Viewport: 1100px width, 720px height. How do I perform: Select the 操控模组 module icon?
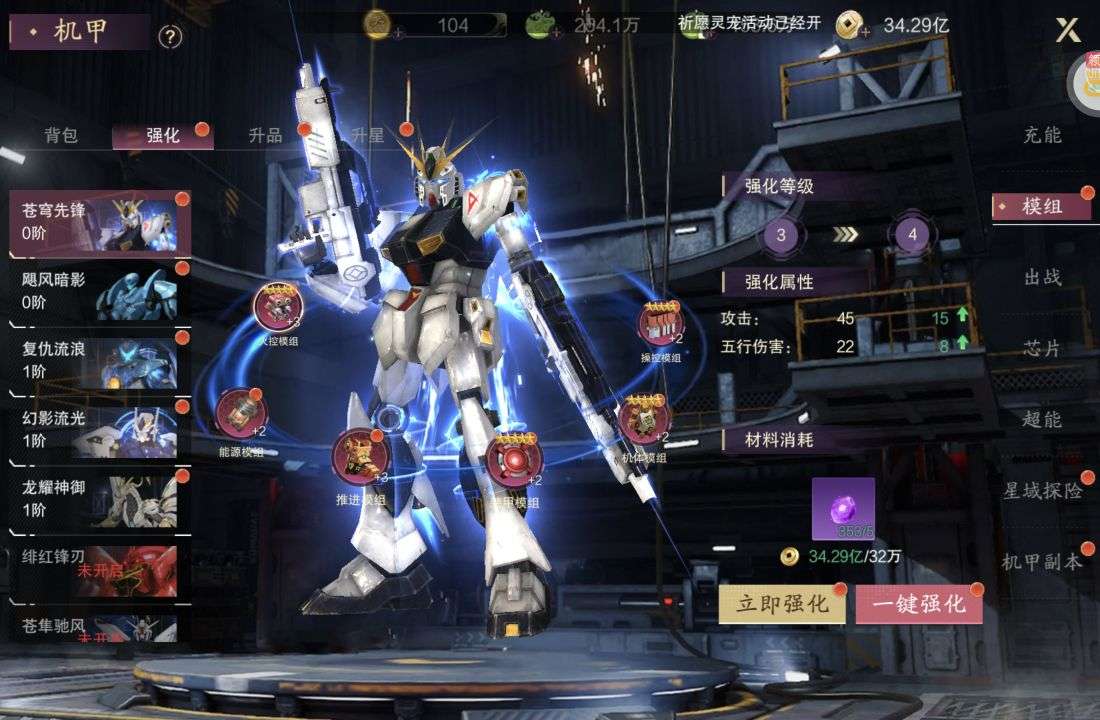coord(662,323)
